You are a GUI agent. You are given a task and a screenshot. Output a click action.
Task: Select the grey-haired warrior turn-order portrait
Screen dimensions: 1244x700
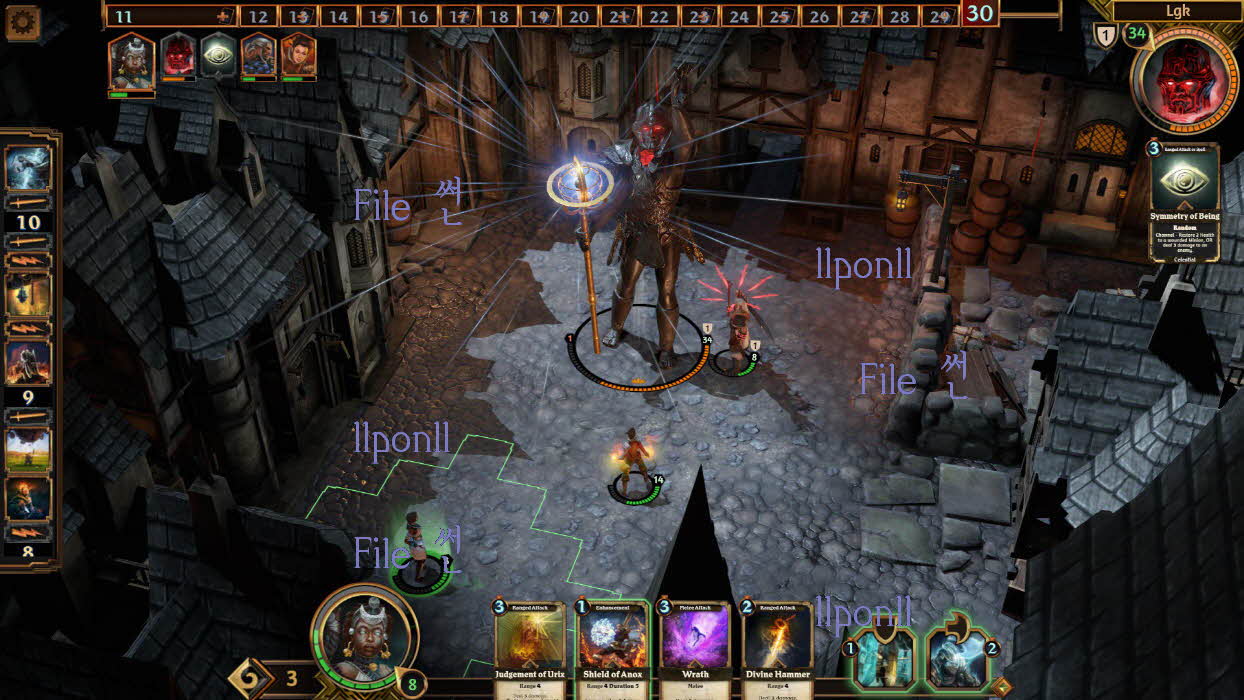[x=258, y=55]
